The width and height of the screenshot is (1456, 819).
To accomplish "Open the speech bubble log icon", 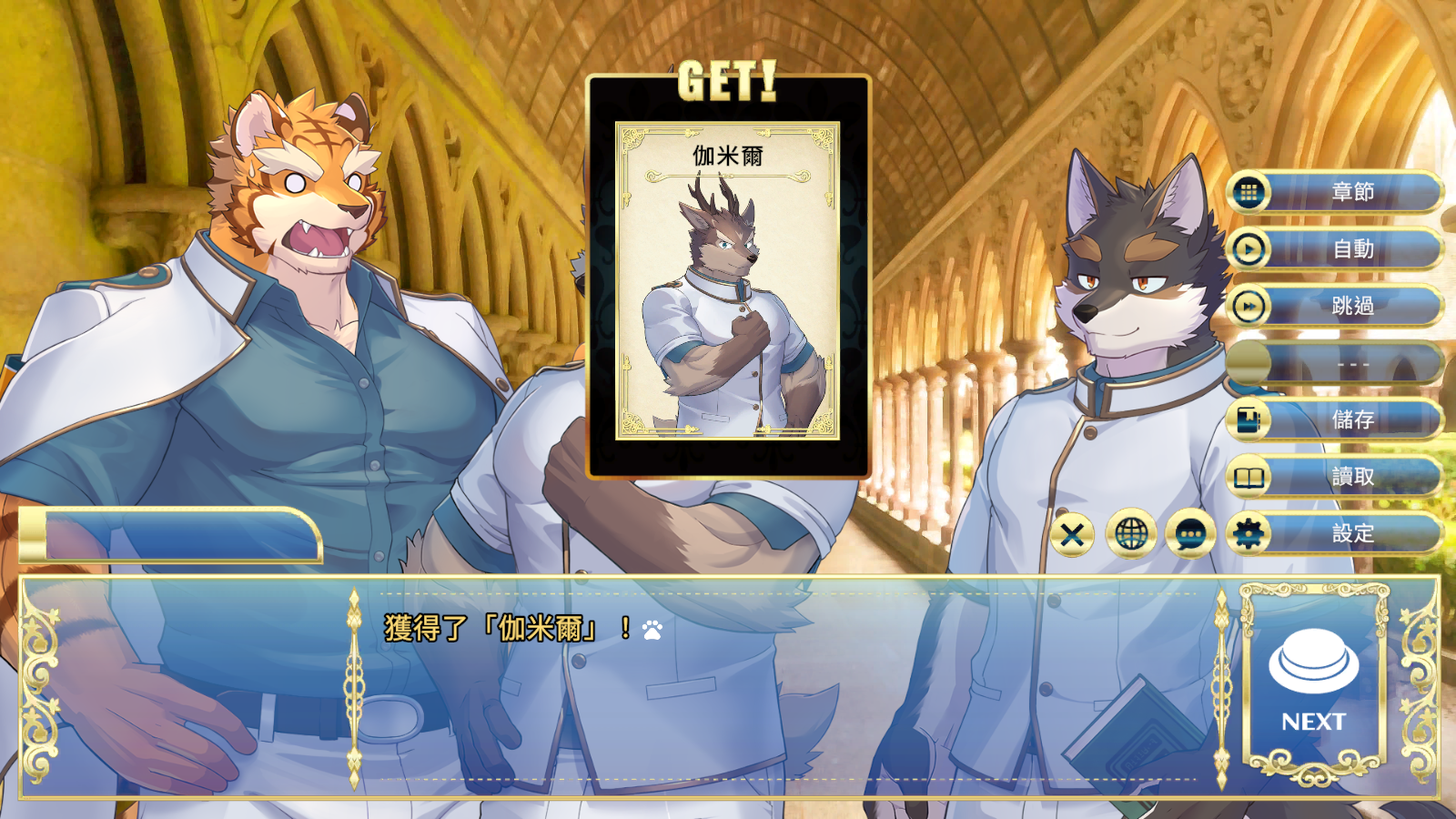I will [1190, 534].
